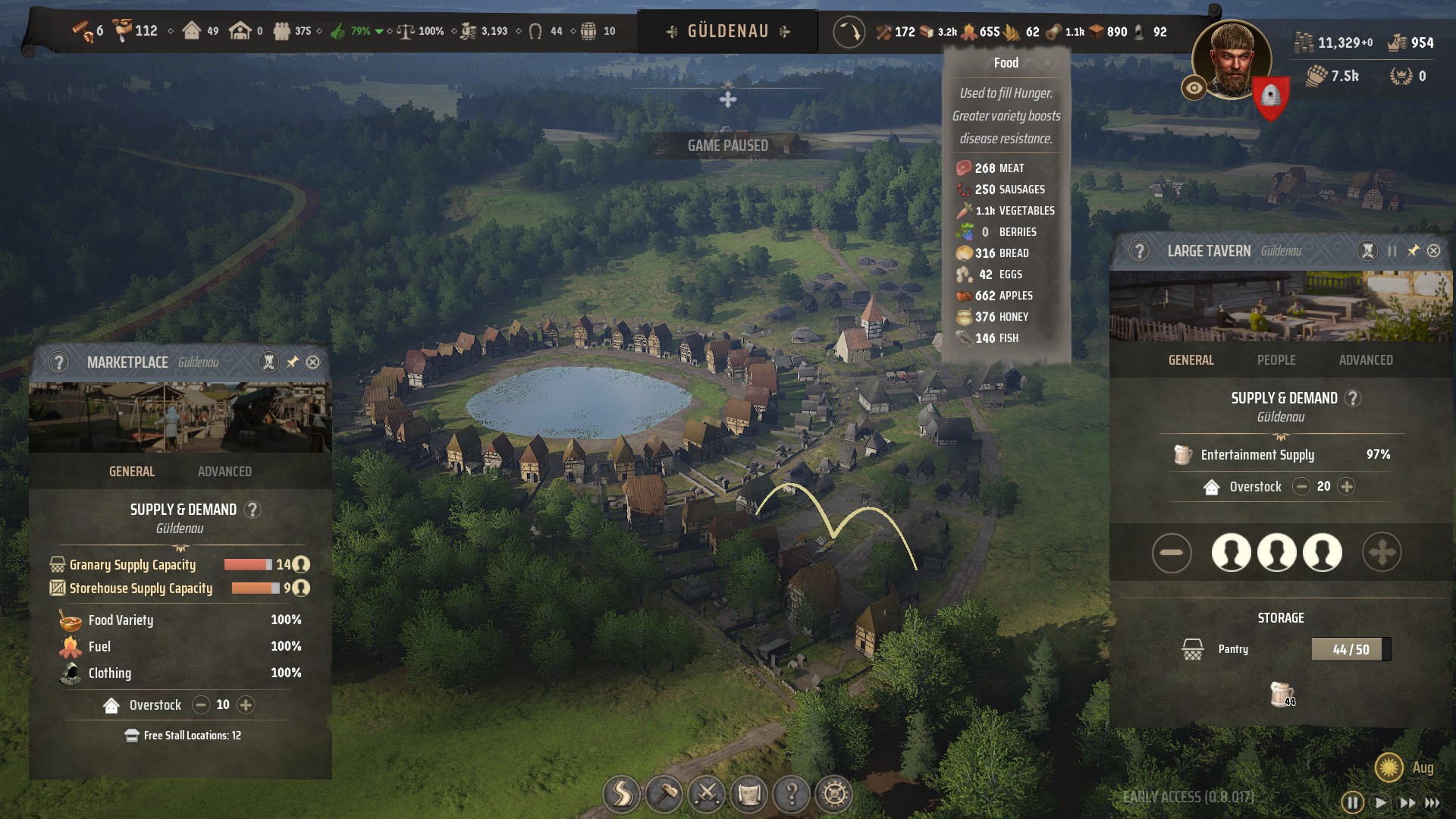This screenshot has width=1456, height=819.
Task: Pause the Large Tavern building
Action: [x=1392, y=251]
